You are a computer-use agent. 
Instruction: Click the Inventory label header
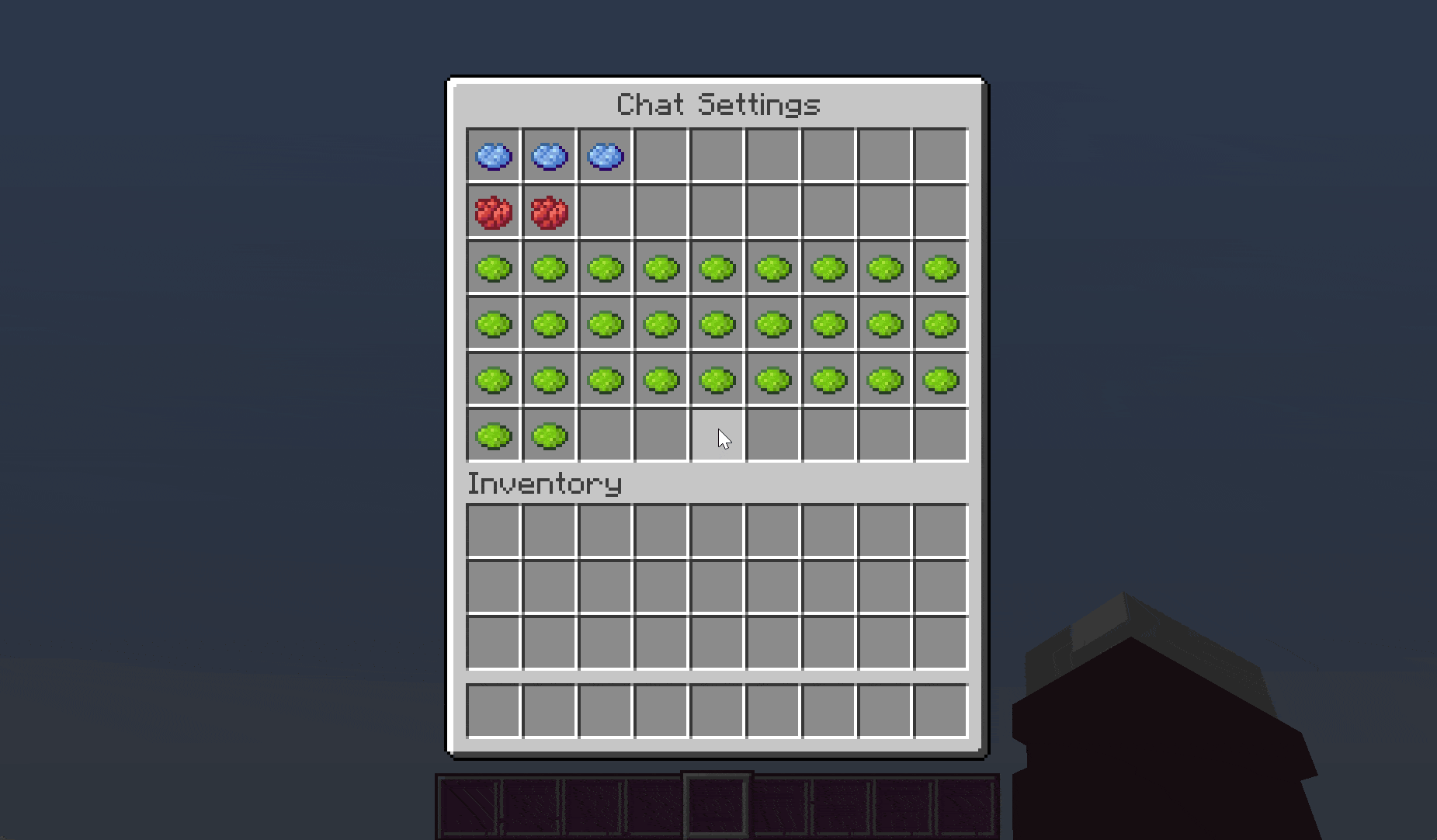(x=543, y=483)
